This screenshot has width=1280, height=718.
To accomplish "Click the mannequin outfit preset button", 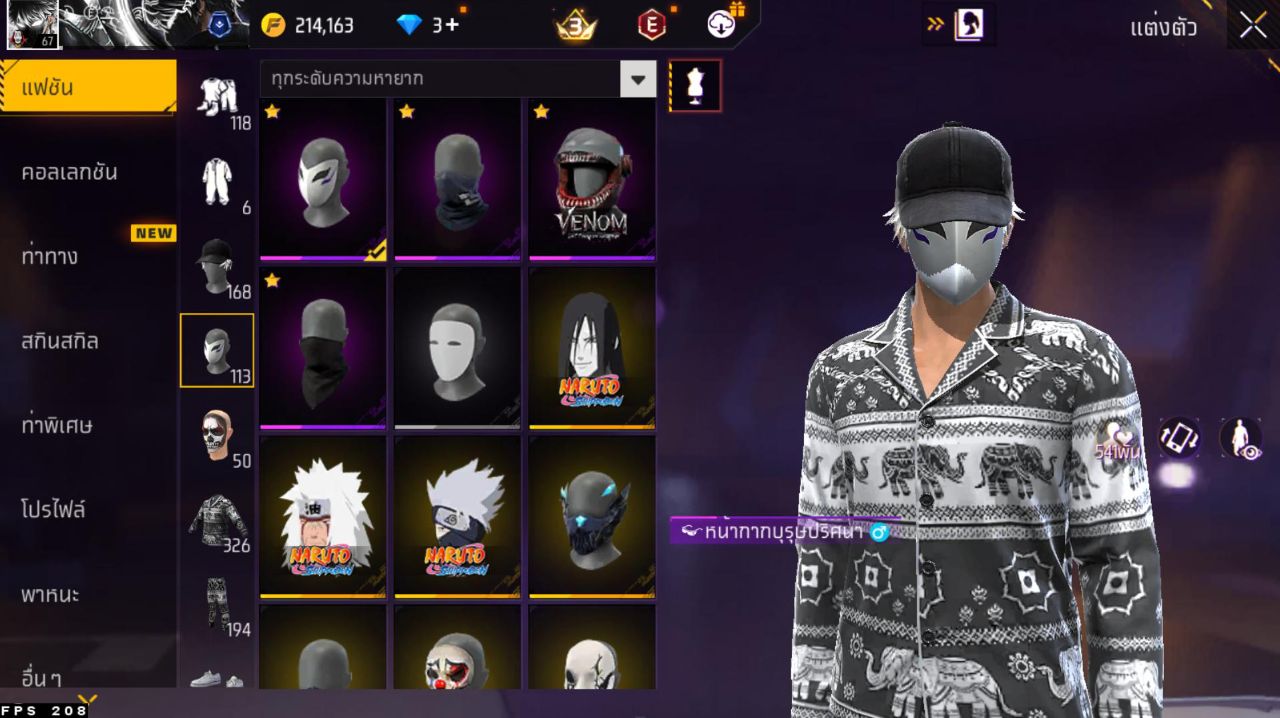I will point(694,85).
